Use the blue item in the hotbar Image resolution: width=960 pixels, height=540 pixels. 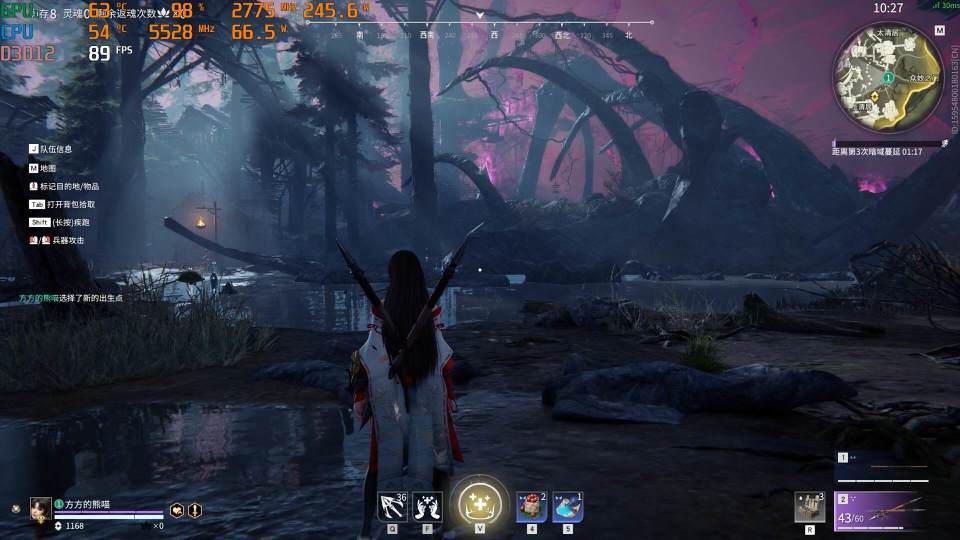point(567,506)
